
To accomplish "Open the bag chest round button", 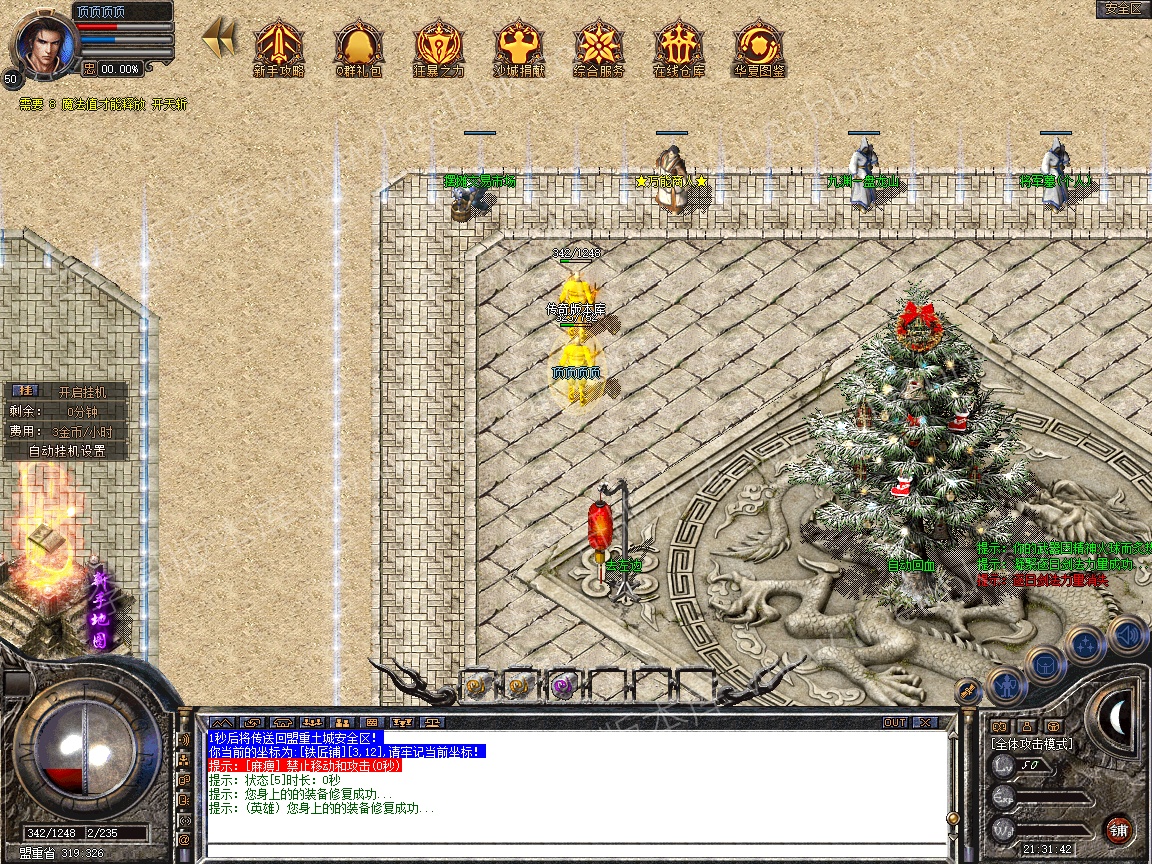I will 1045,666.
